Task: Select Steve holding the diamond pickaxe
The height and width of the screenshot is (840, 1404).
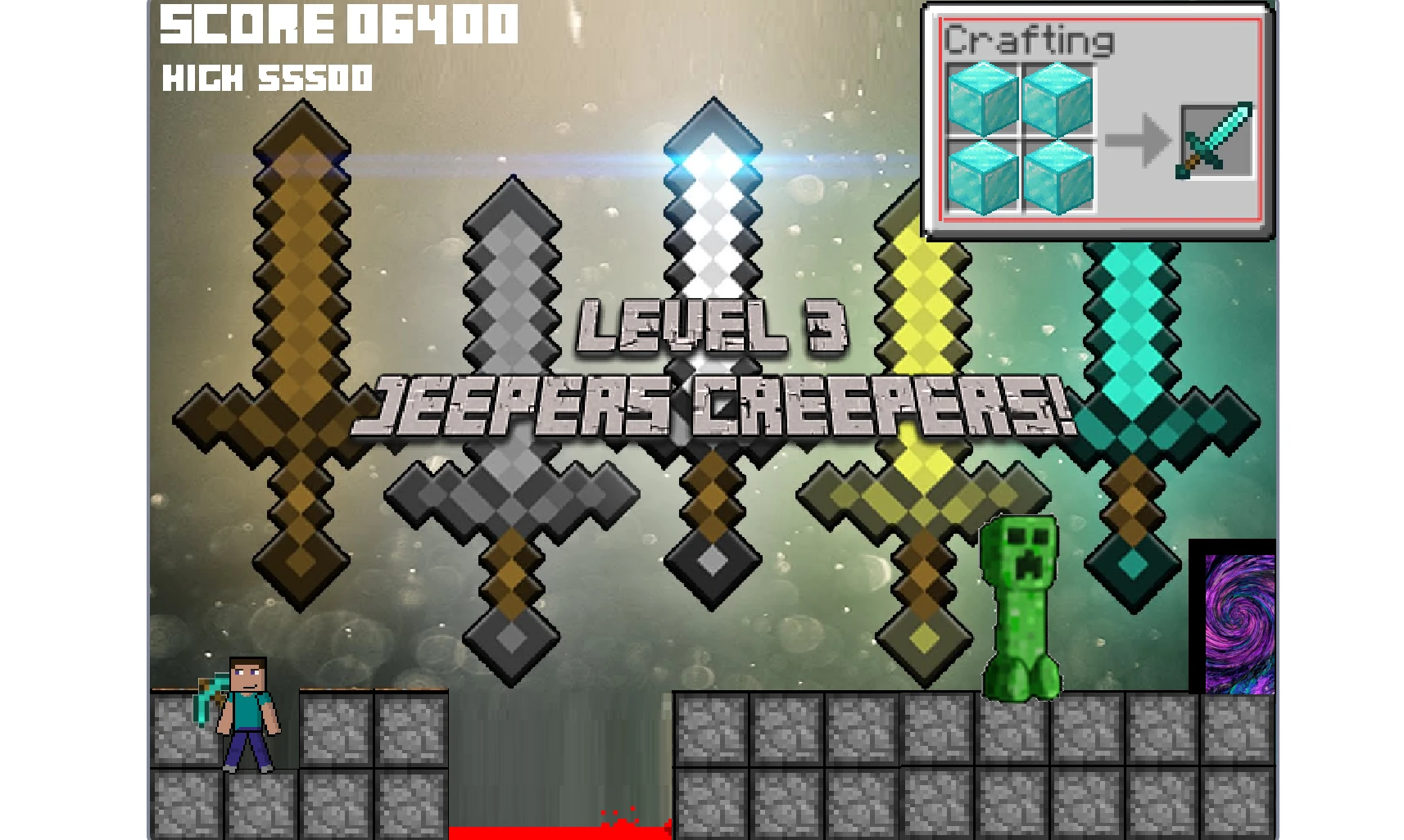Action: [x=248, y=712]
